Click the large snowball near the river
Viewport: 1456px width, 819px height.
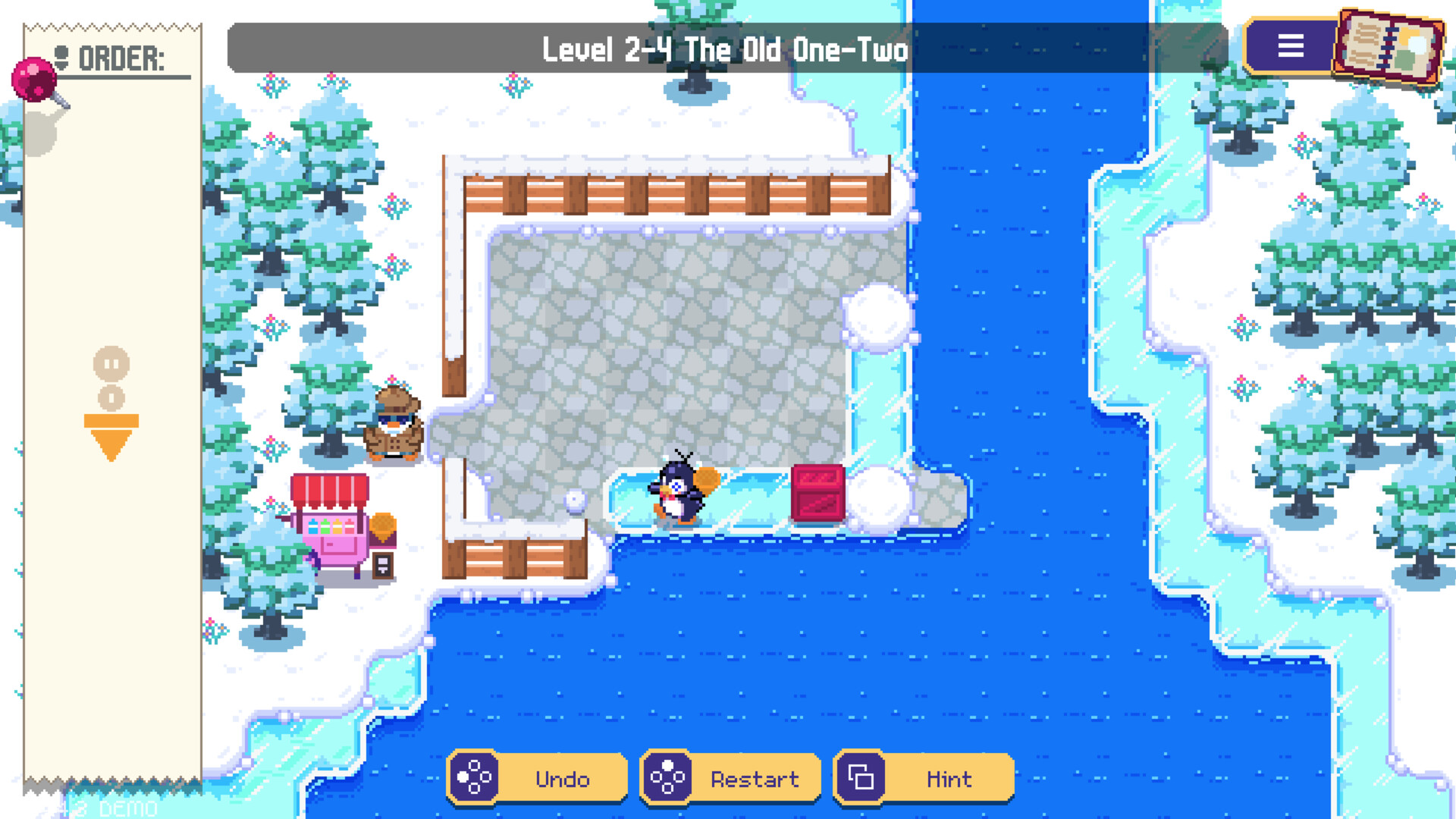click(880, 317)
